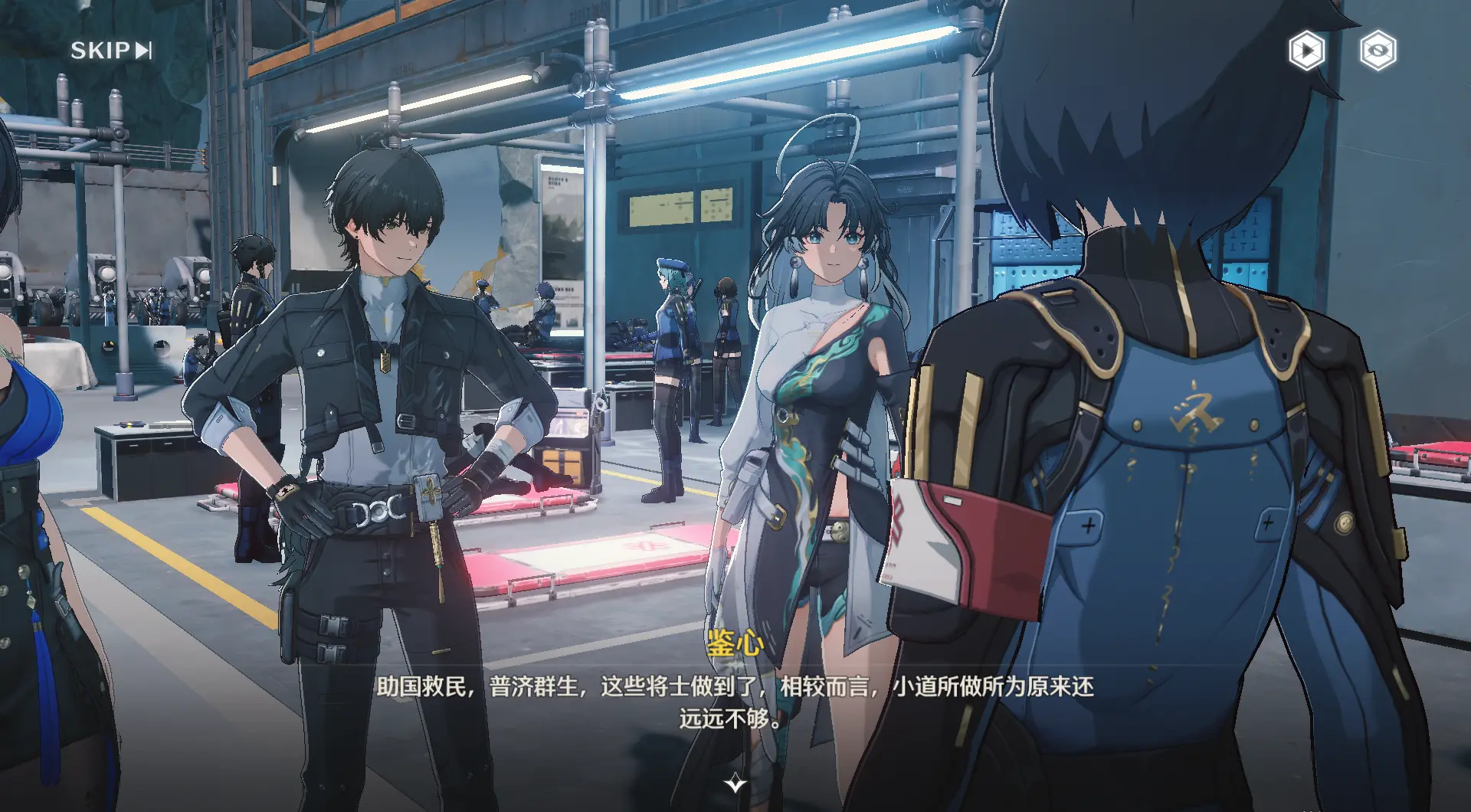Screen dimensions: 1471x812
Task: Skip the cutscene dialogue
Action: [111, 51]
